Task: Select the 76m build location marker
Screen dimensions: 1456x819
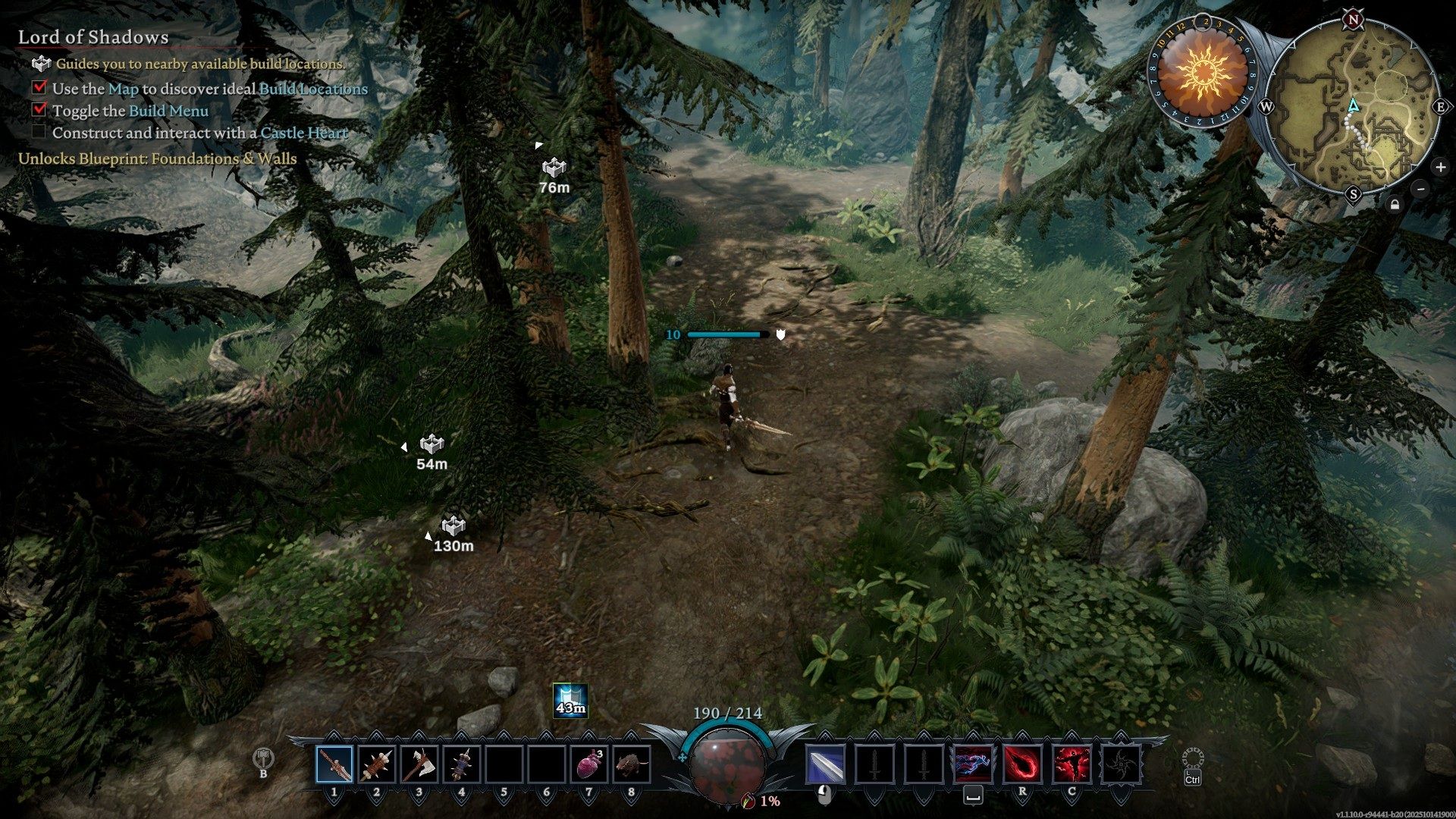Action: pyautogui.click(x=554, y=168)
